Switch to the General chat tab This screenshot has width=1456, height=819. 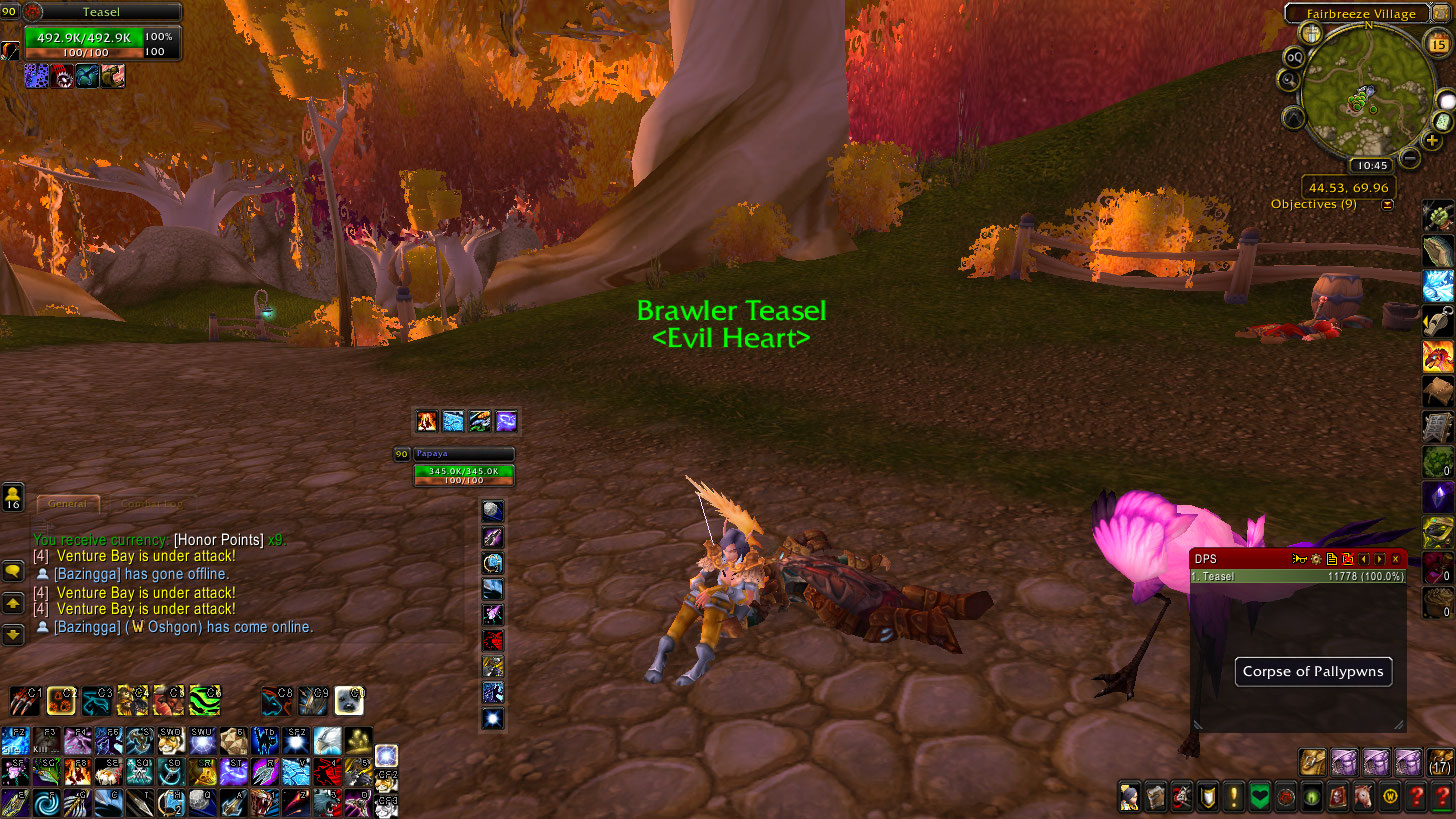(x=68, y=504)
